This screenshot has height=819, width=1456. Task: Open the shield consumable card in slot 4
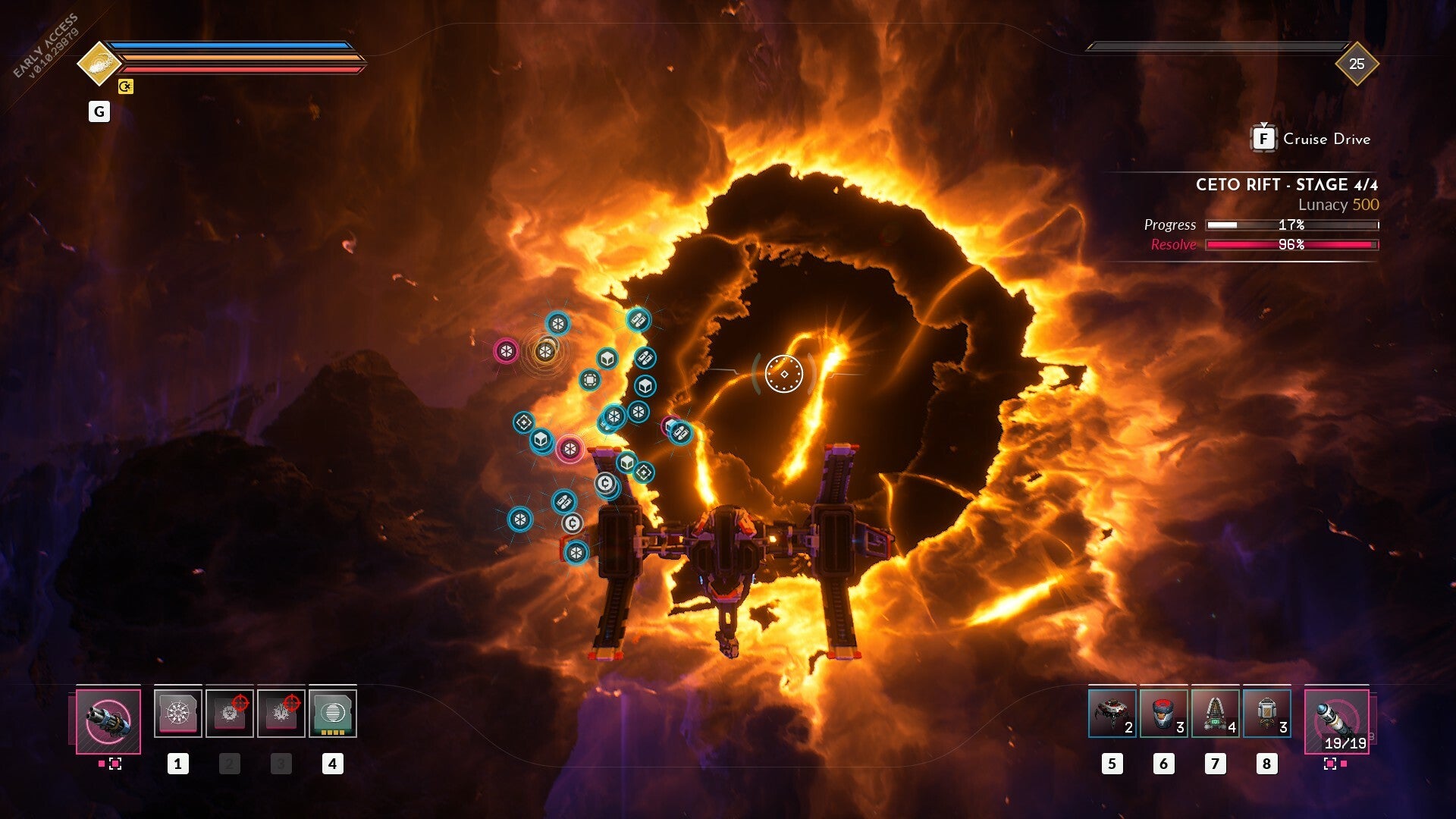click(334, 713)
